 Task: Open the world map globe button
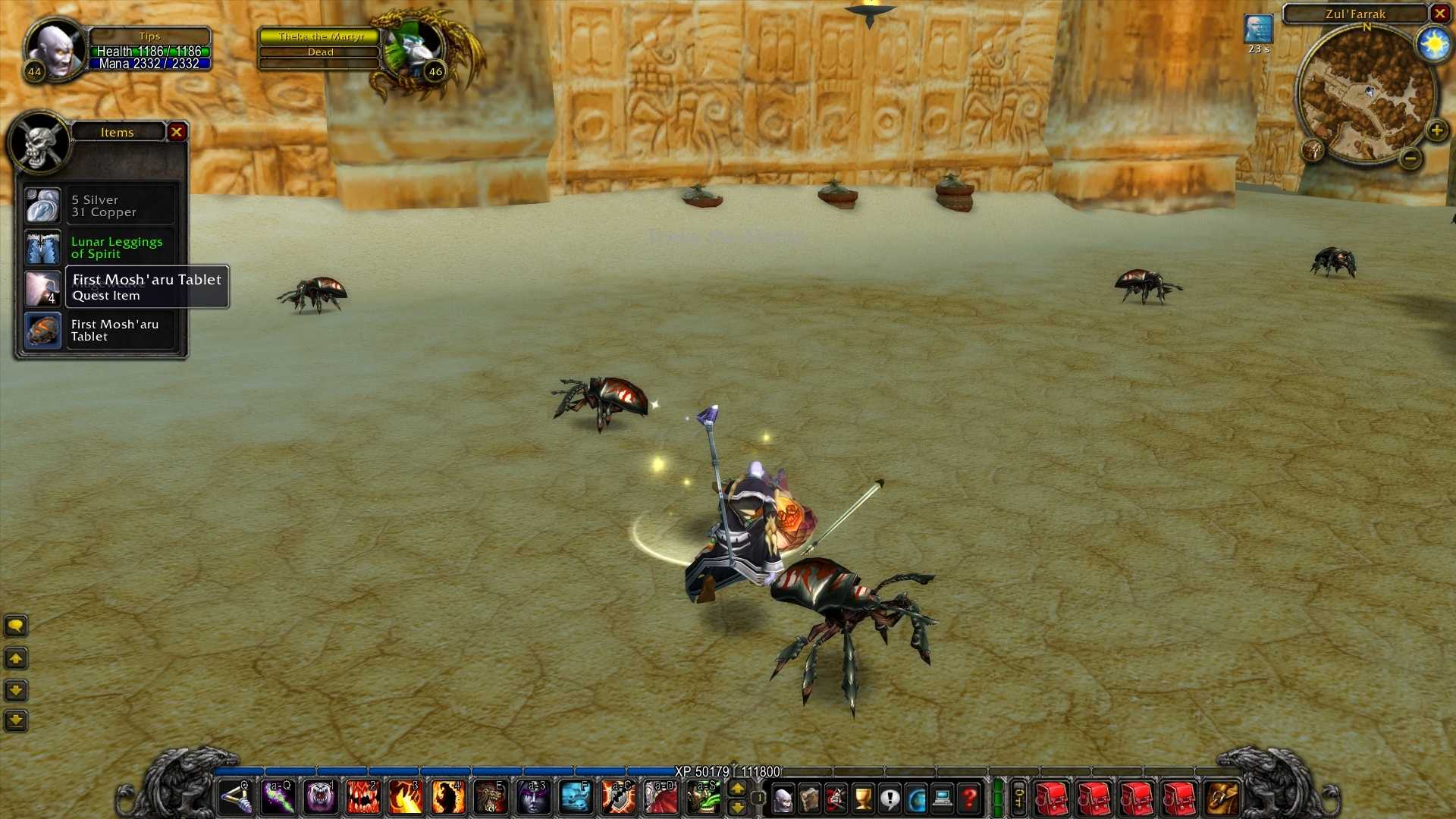pos(916,799)
